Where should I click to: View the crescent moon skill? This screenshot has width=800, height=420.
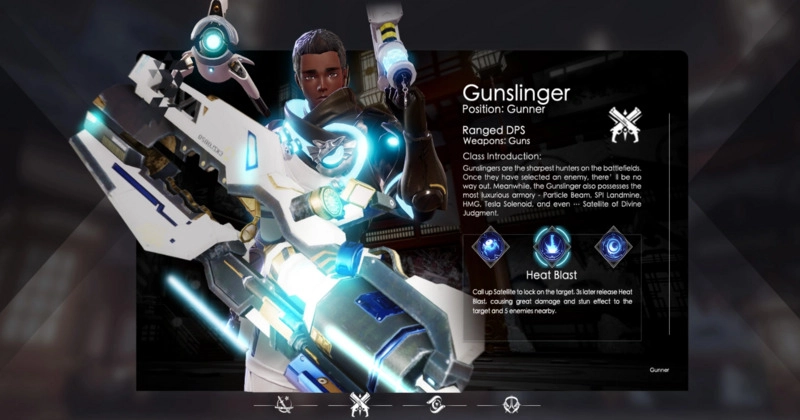[x=612, y=246]
